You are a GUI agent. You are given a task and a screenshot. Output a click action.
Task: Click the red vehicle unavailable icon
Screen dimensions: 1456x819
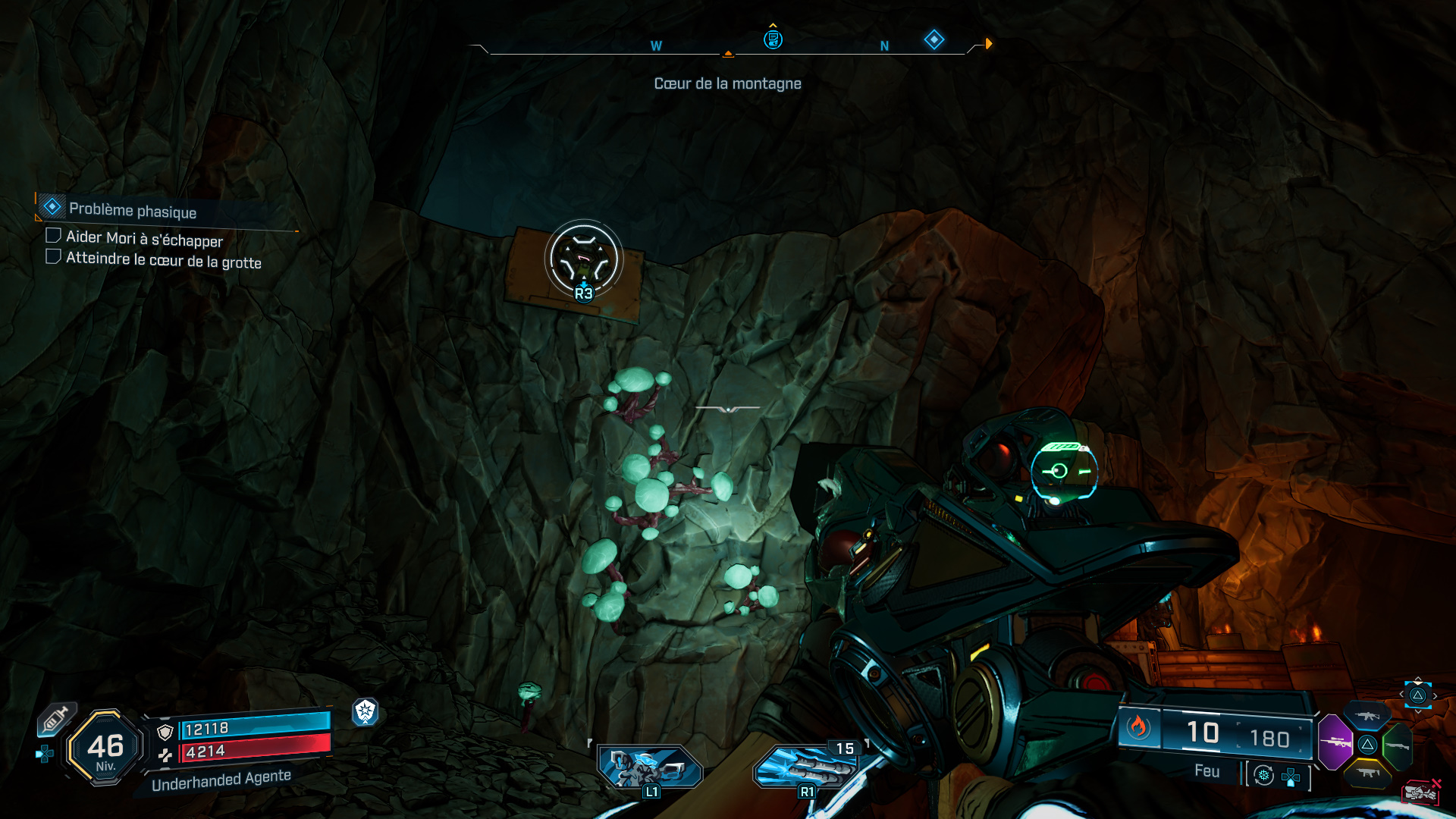coord(1420,792)
